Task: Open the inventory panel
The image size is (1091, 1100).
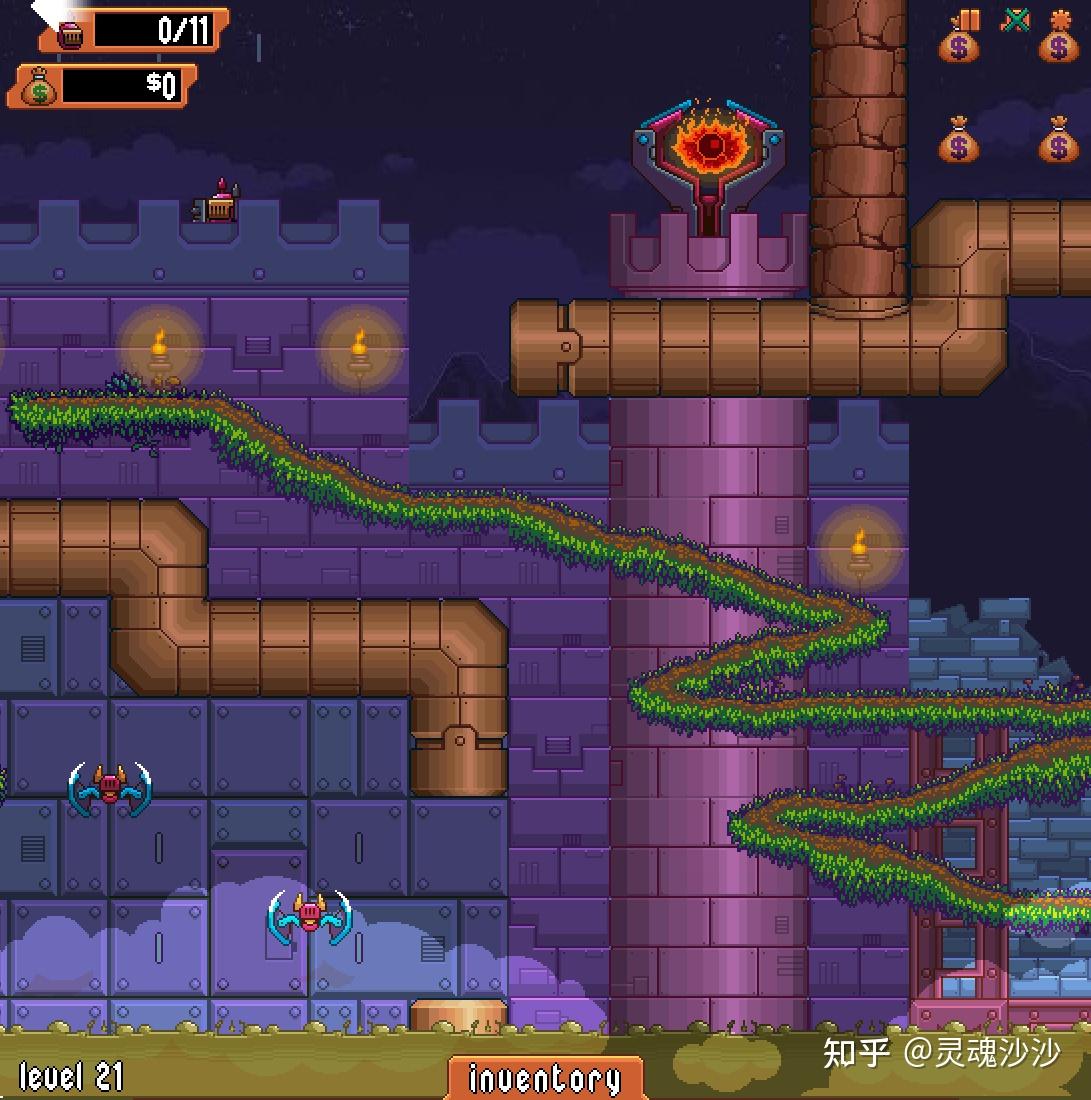Action: pyautogui.click(x=545, y=1078)
